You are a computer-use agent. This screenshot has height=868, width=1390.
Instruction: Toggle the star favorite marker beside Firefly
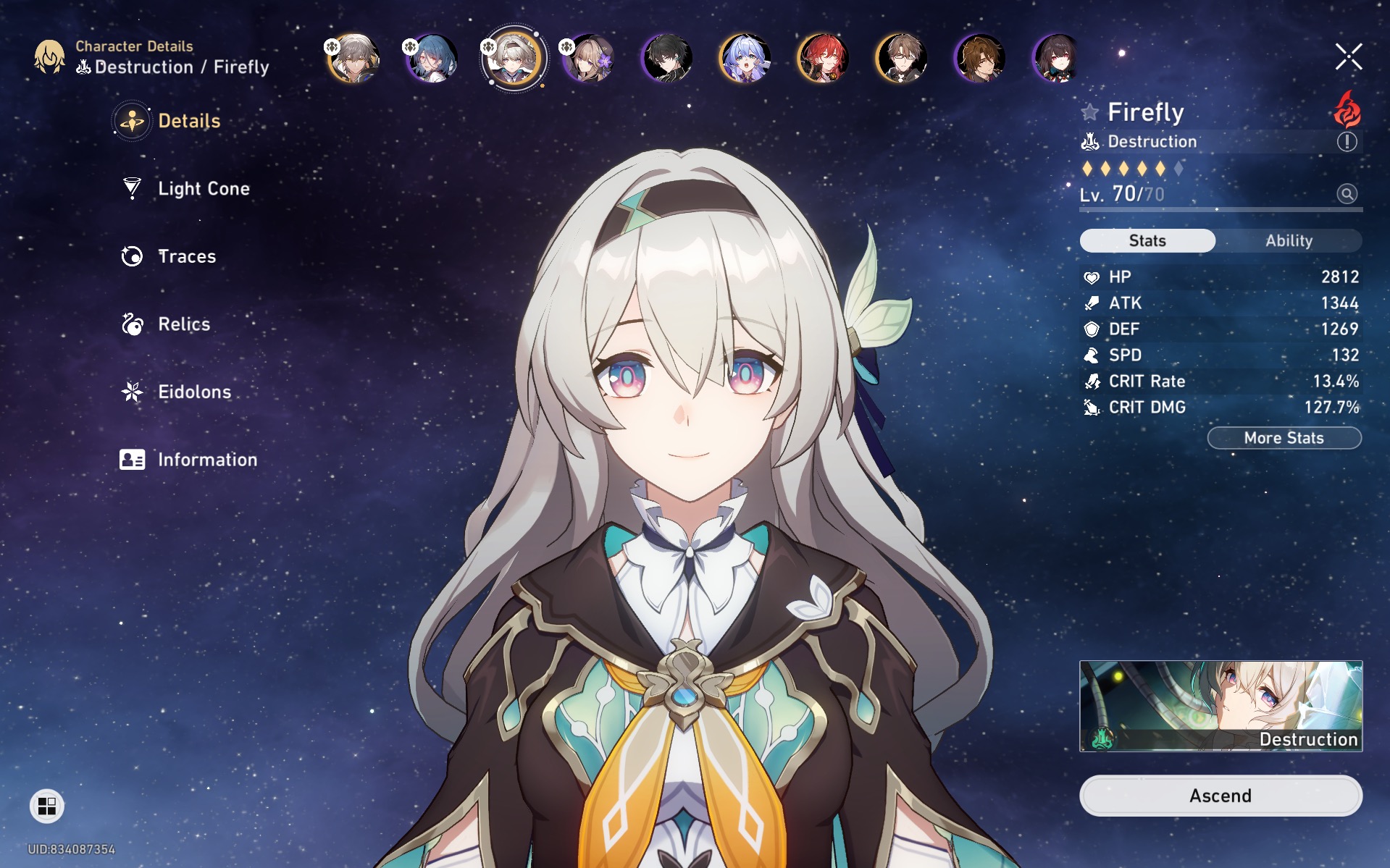coord(1089,112)
